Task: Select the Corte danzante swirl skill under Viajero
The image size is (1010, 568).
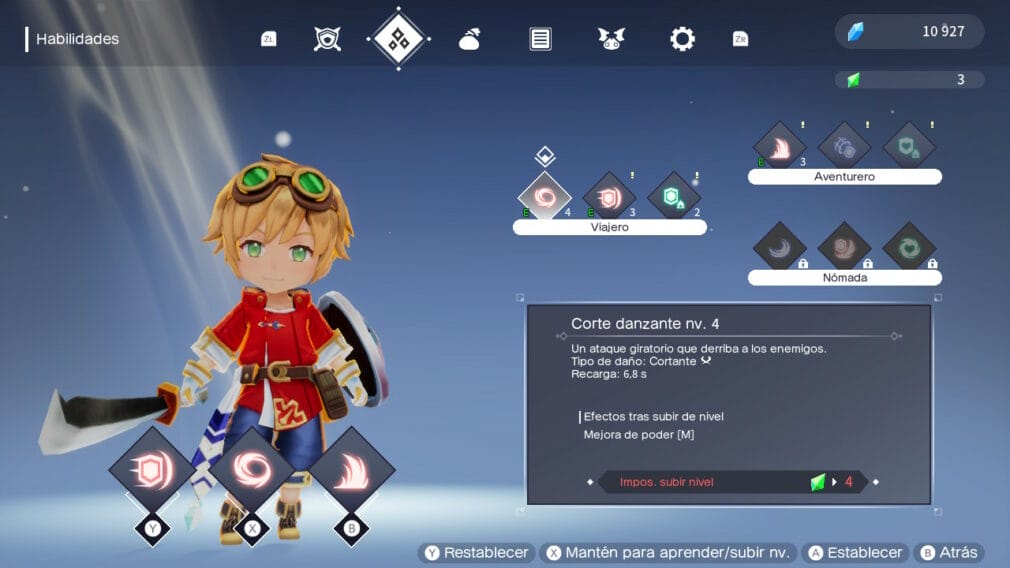Action: (545, 195)
